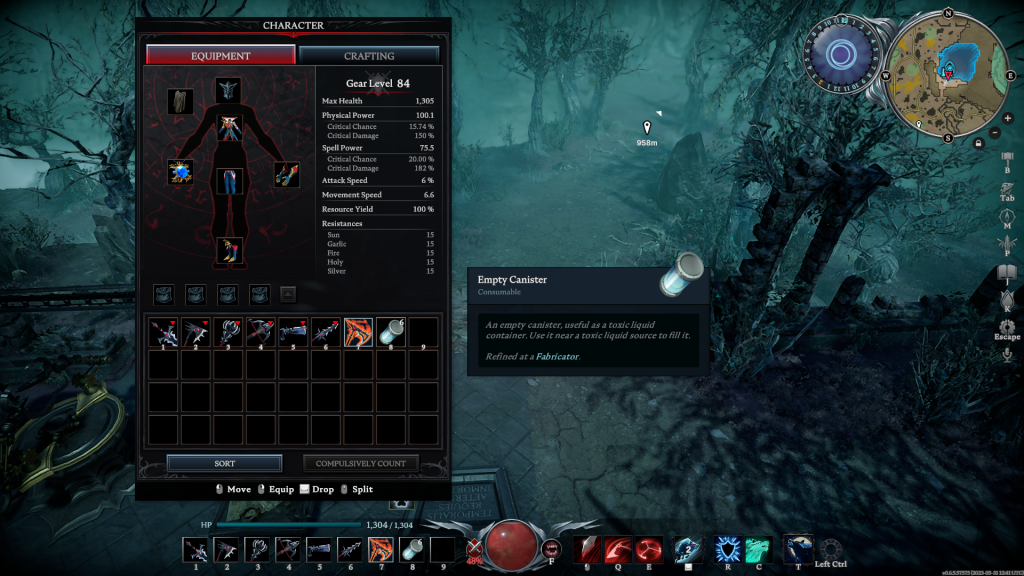Screen dimensions: 1024x576
Task: Zoom in the minimap with plus button
Action: point(1007,118)
